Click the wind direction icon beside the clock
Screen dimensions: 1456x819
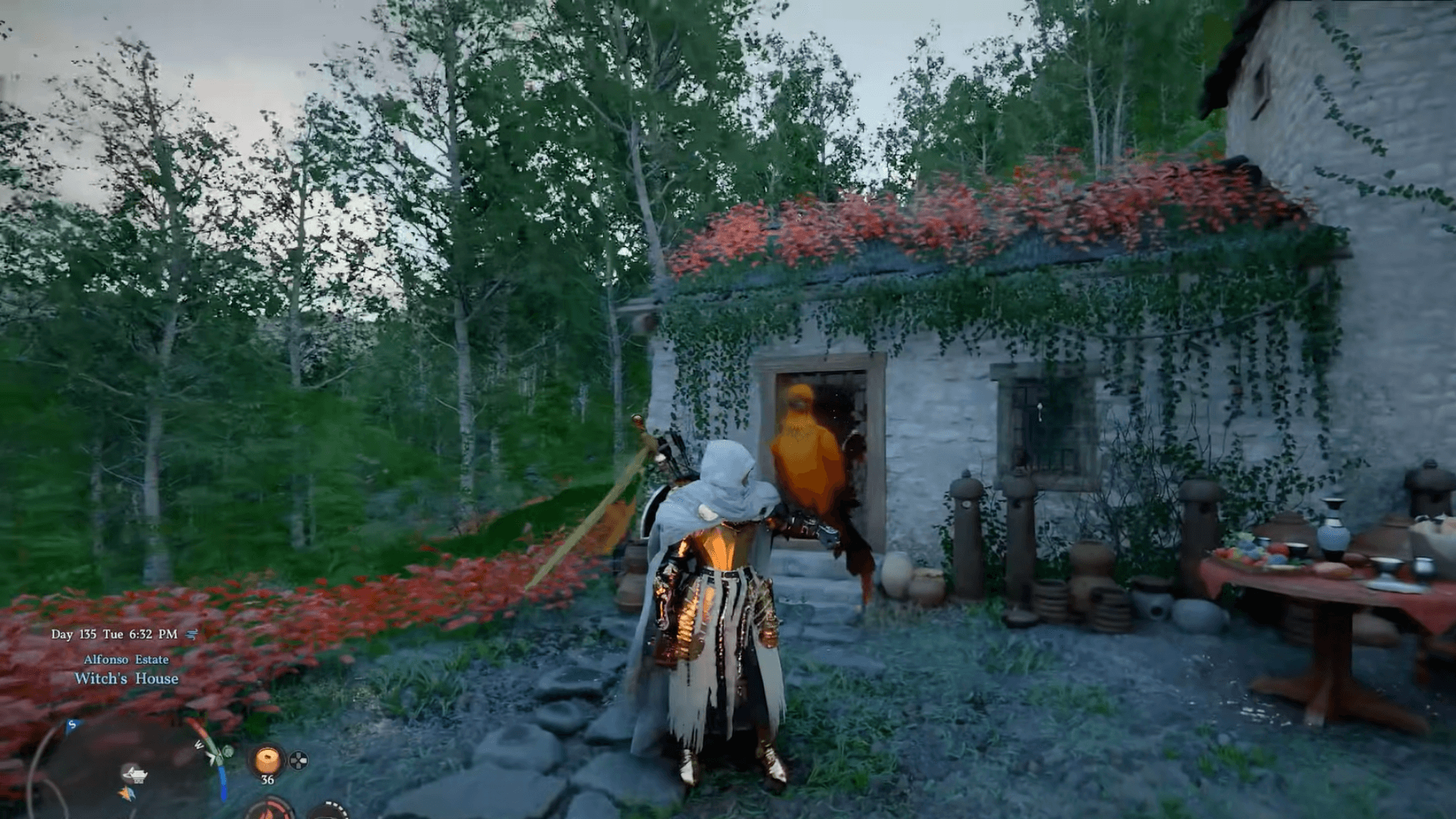(x=192, y=635)
